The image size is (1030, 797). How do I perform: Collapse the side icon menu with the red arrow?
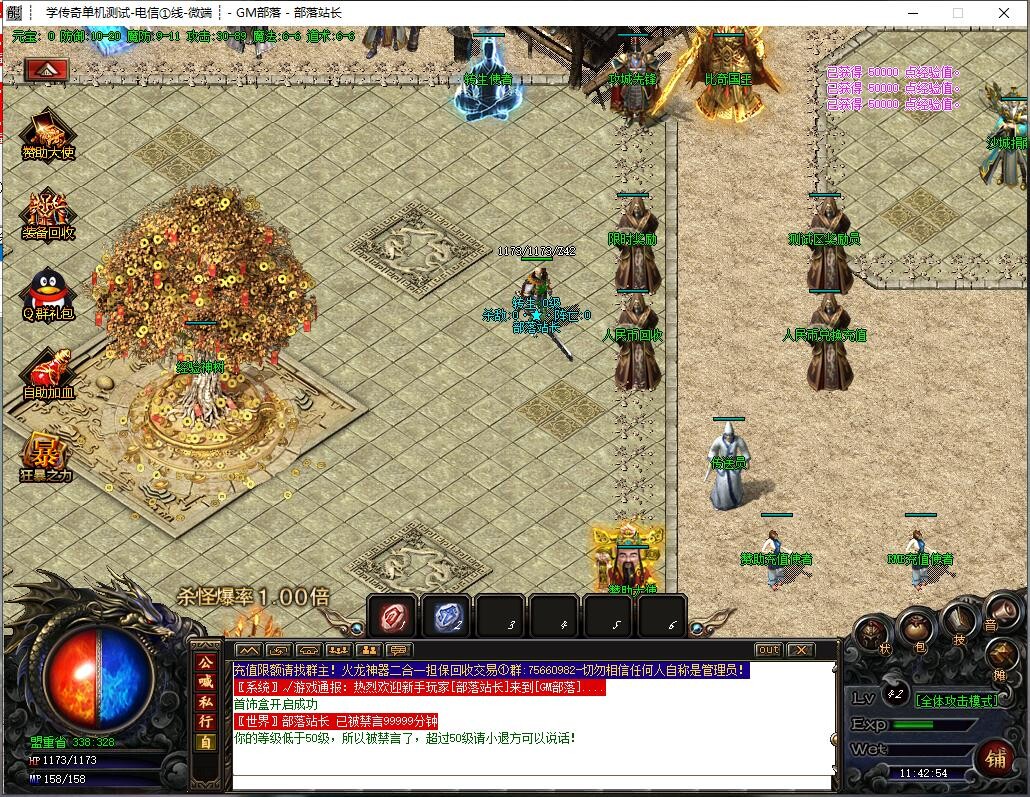46,69
